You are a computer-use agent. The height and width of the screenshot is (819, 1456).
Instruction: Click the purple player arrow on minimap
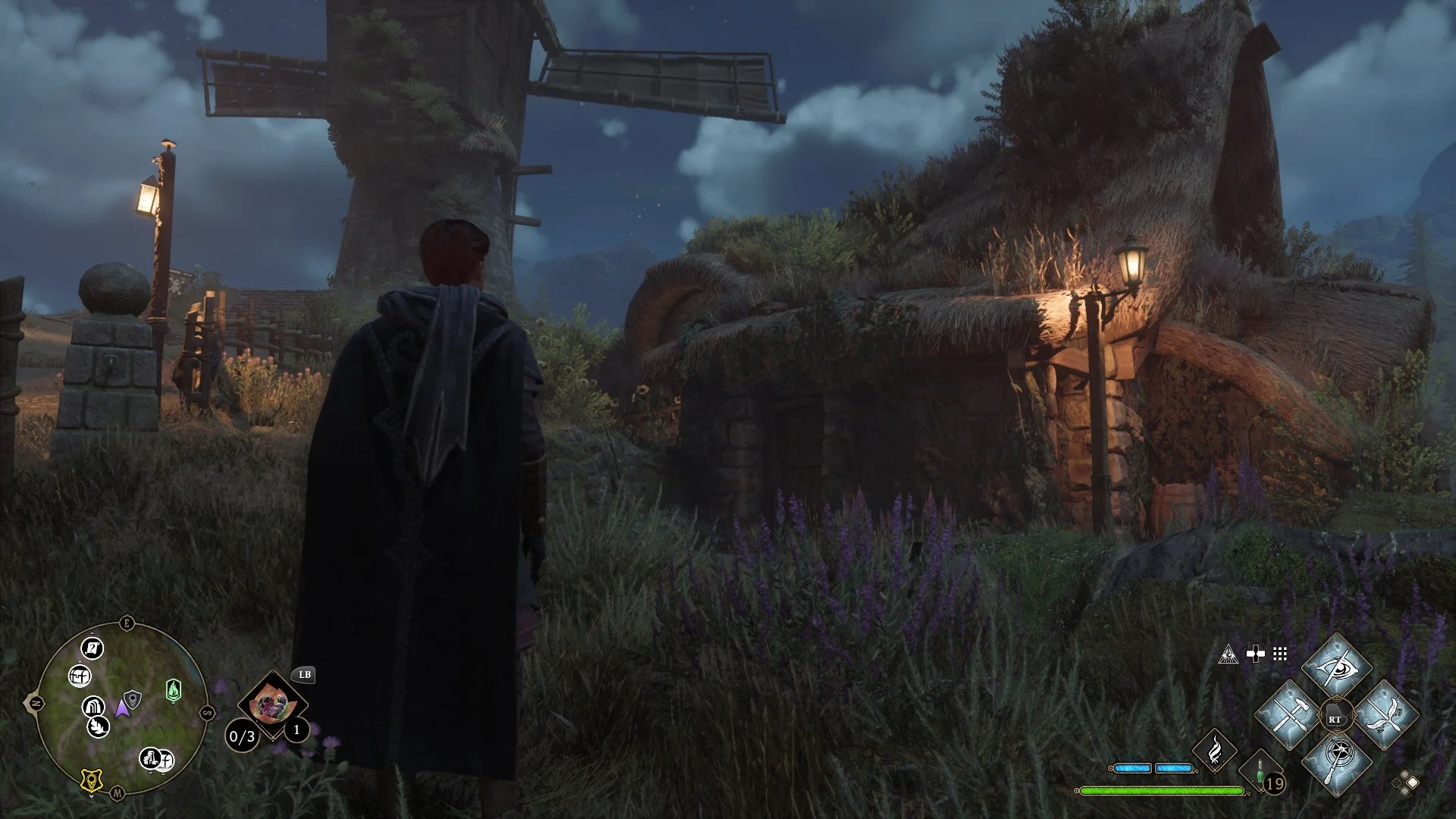[121, 709]
